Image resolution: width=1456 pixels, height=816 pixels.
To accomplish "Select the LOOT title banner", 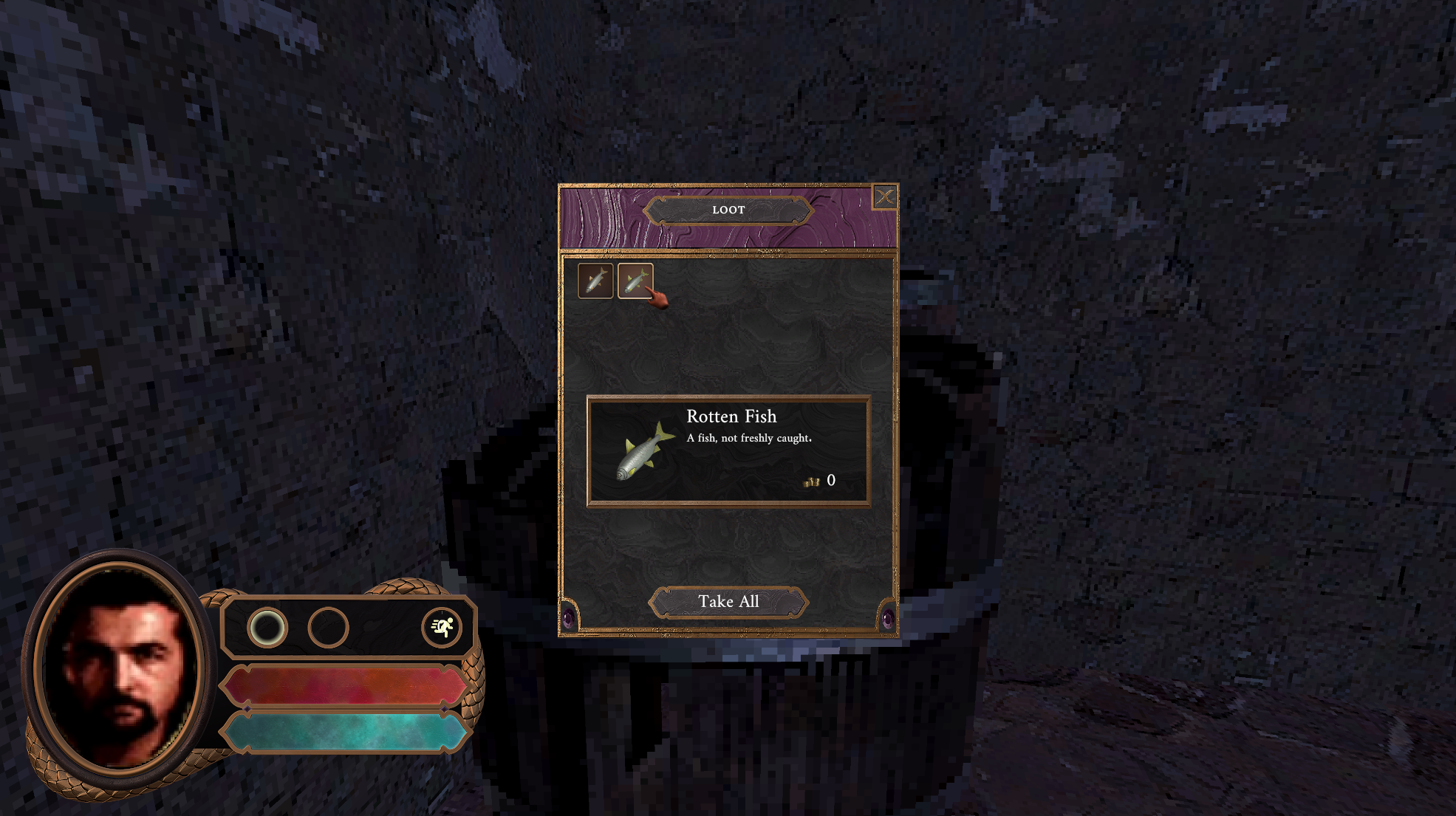I will [728, 210].
